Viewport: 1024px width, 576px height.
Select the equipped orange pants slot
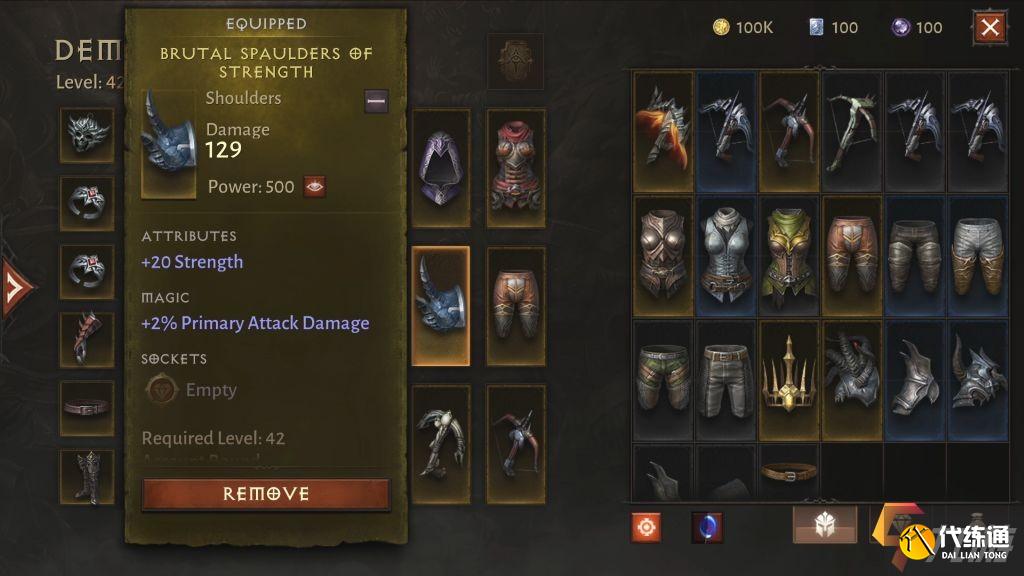[x=516, y=306]
